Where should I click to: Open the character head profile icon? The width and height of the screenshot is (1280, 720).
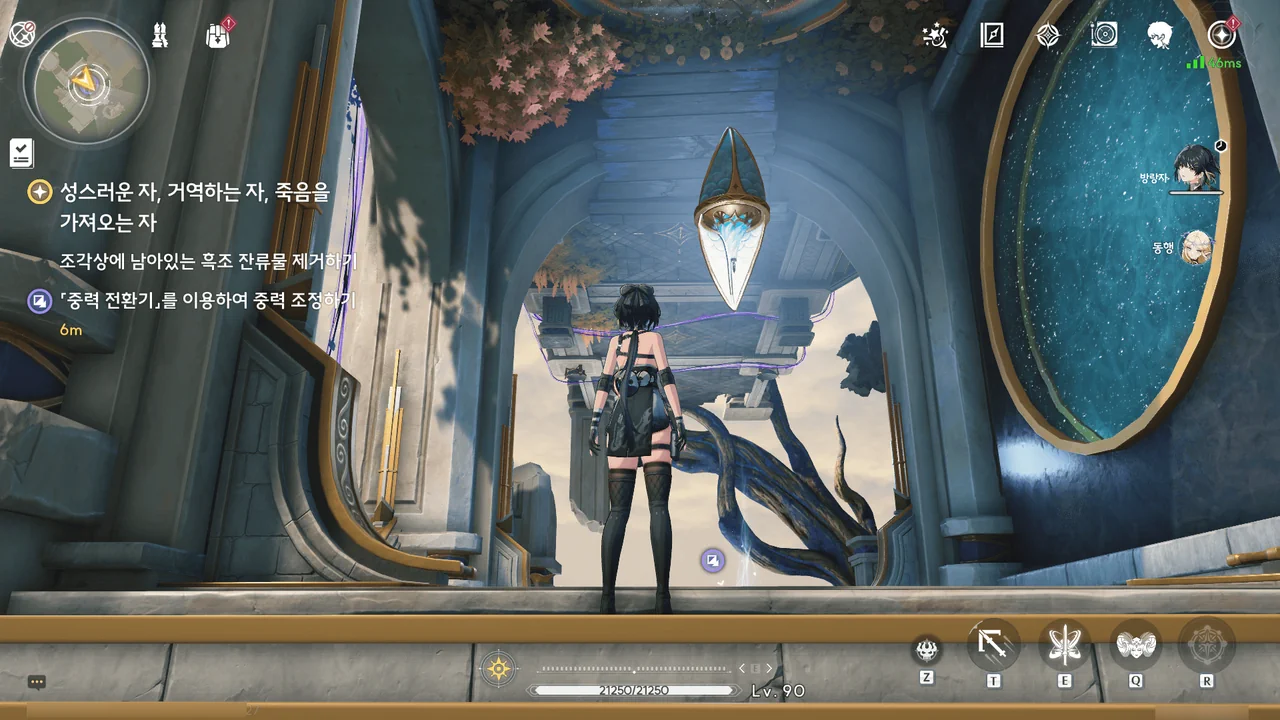point(1160,36)
